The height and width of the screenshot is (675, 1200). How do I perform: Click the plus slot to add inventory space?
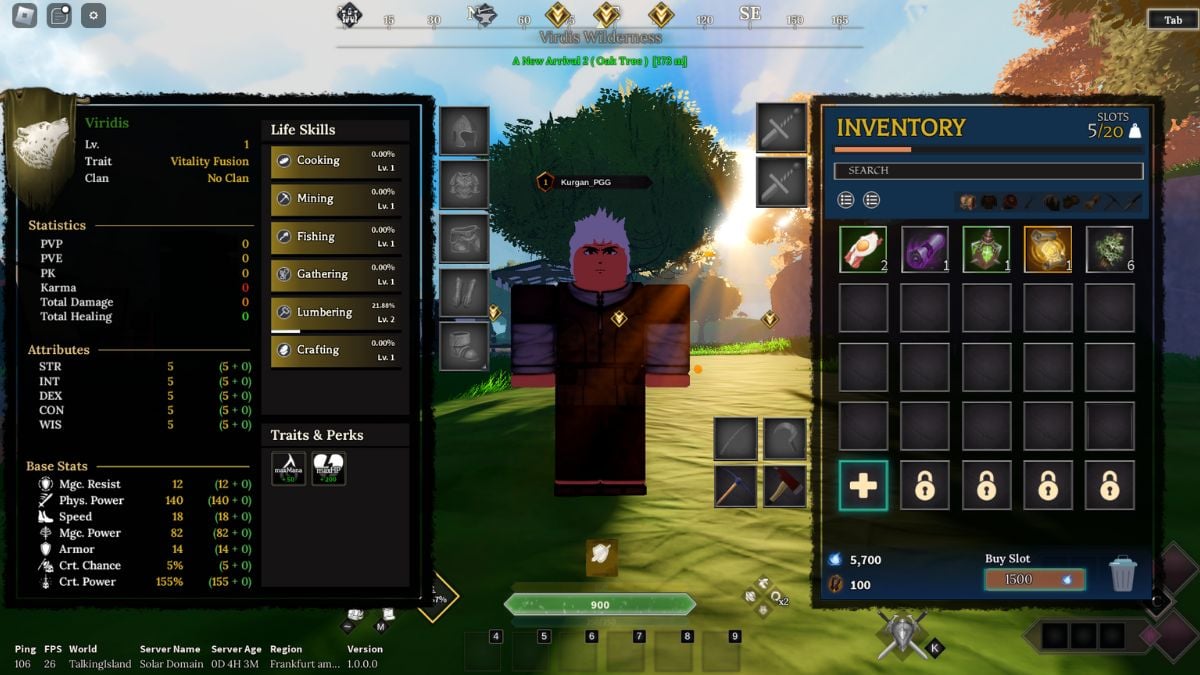[x=863, y=486]
